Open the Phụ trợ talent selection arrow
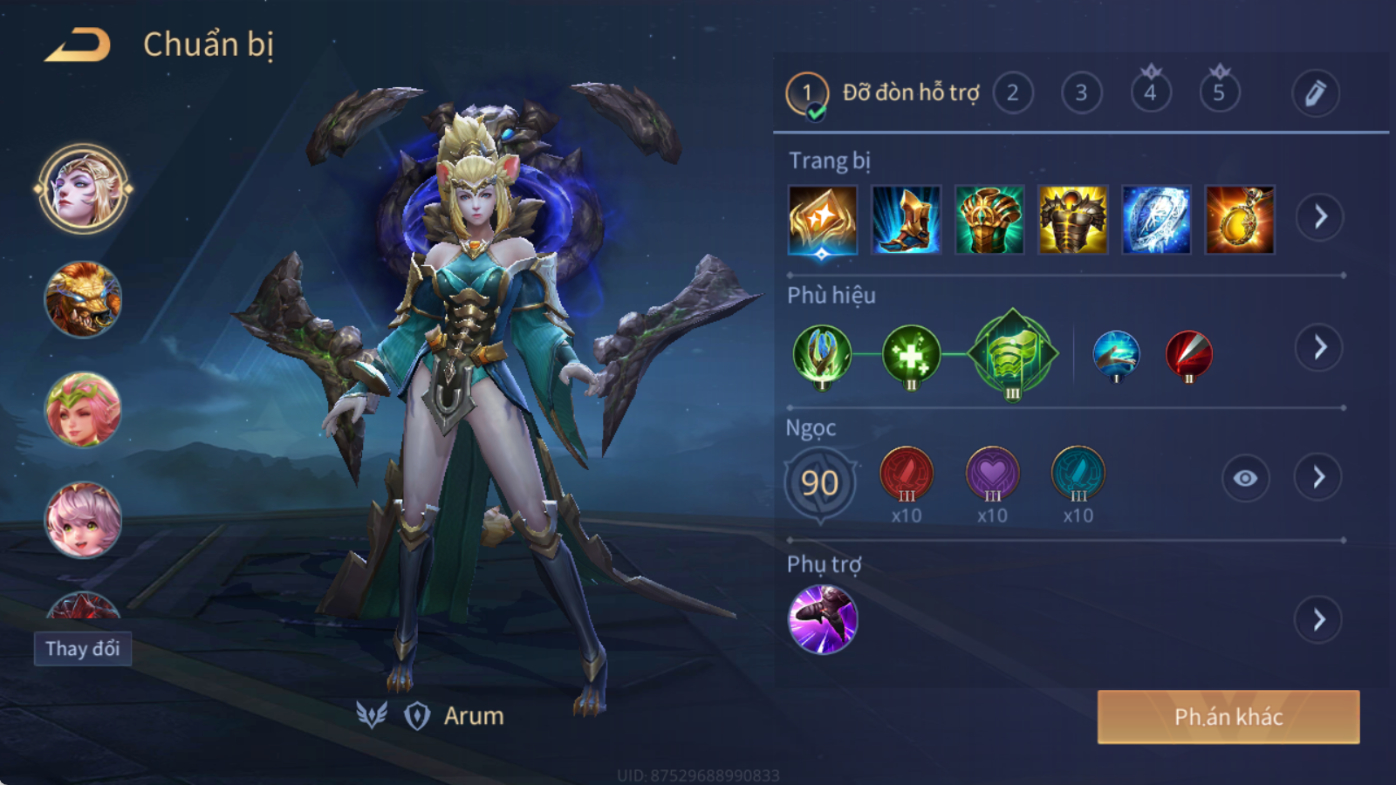The width and height of the screenshot is (1396, 785). (1319, 620)
